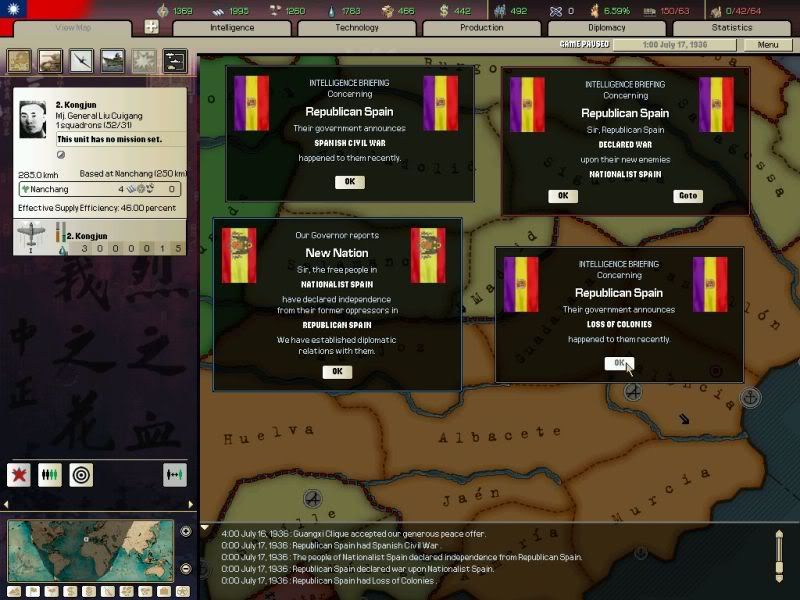800x600 pixels.
Task: Zoom in with the minimap plus button
Action: point(186,531)
